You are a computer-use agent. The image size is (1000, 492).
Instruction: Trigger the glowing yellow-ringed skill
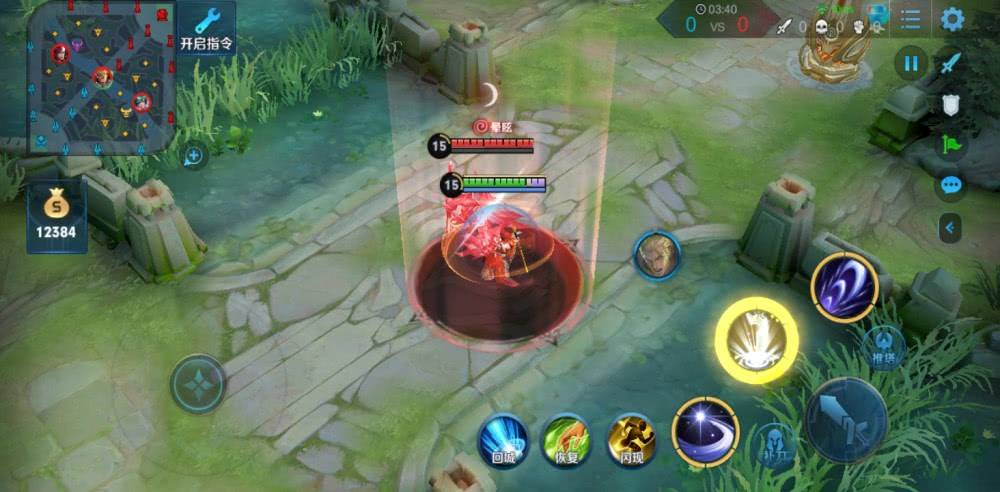tap(756, 340)
